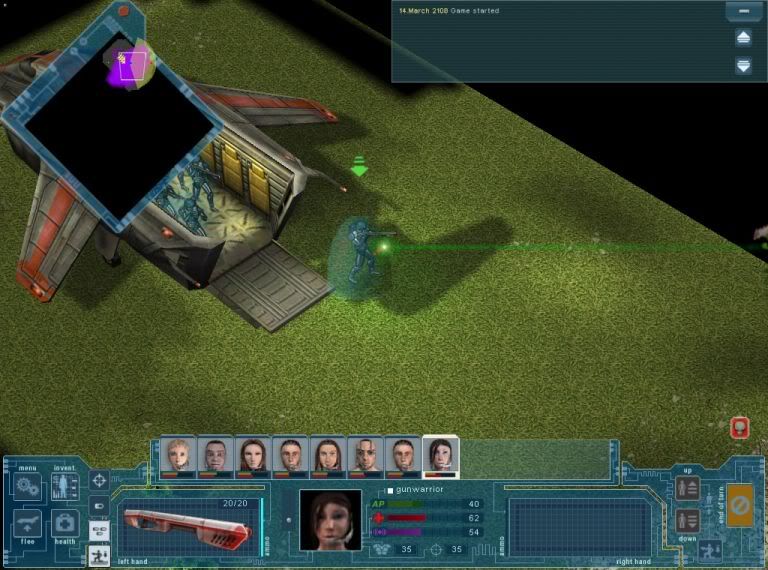Minimize the message log panel

tap(742, 12)
